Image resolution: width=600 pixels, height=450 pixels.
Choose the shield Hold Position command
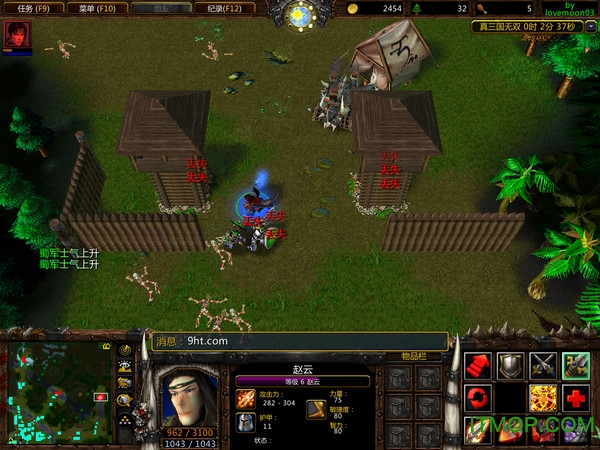pyautogui.click(x=511, y=365)
